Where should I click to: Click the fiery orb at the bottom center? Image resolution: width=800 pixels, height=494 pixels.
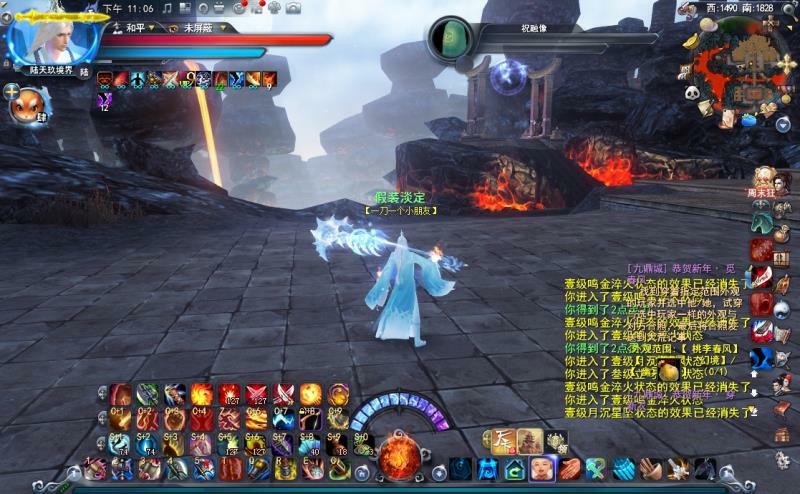coord(399,457)
